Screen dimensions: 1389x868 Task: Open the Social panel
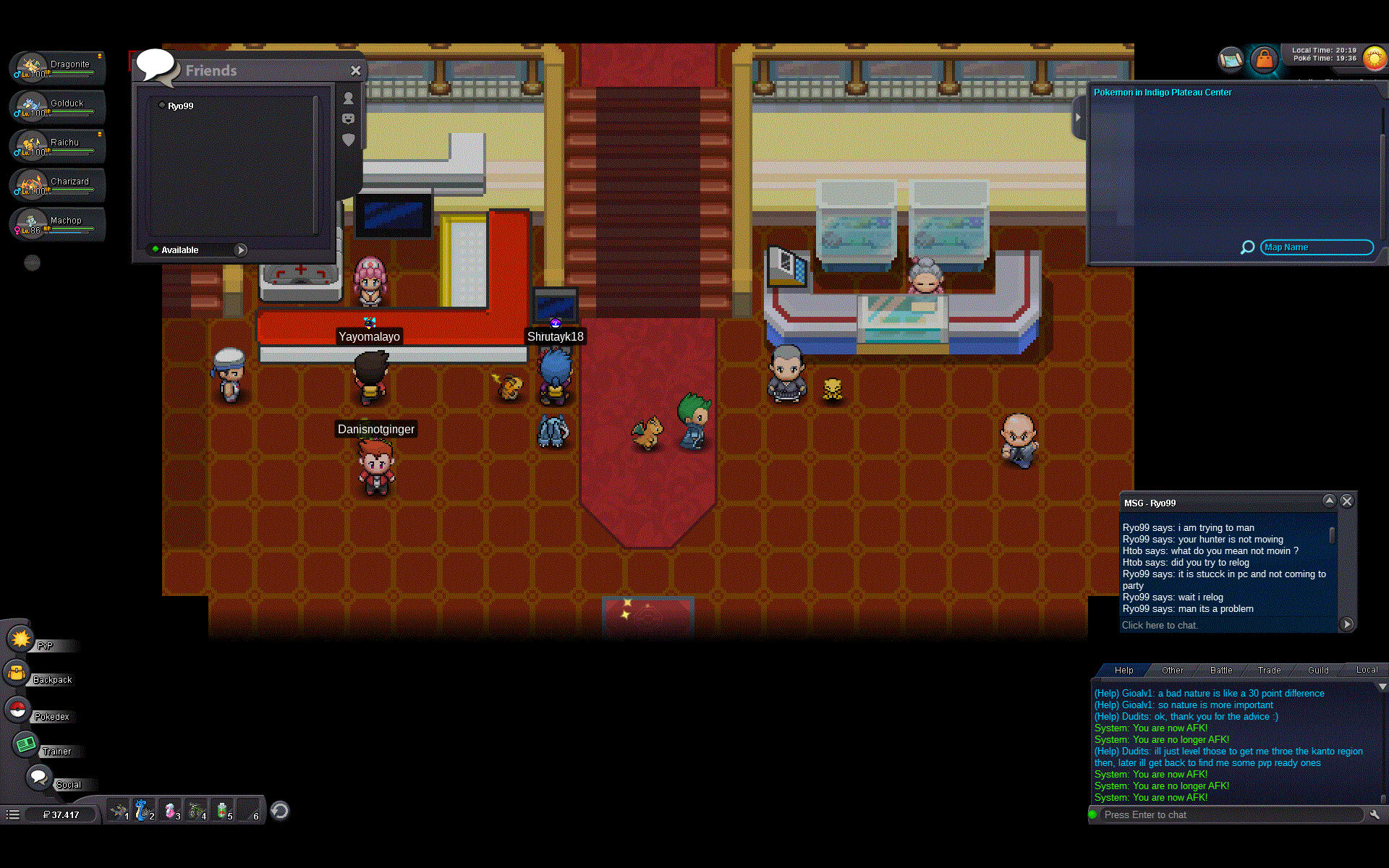[x=40, y=780]
